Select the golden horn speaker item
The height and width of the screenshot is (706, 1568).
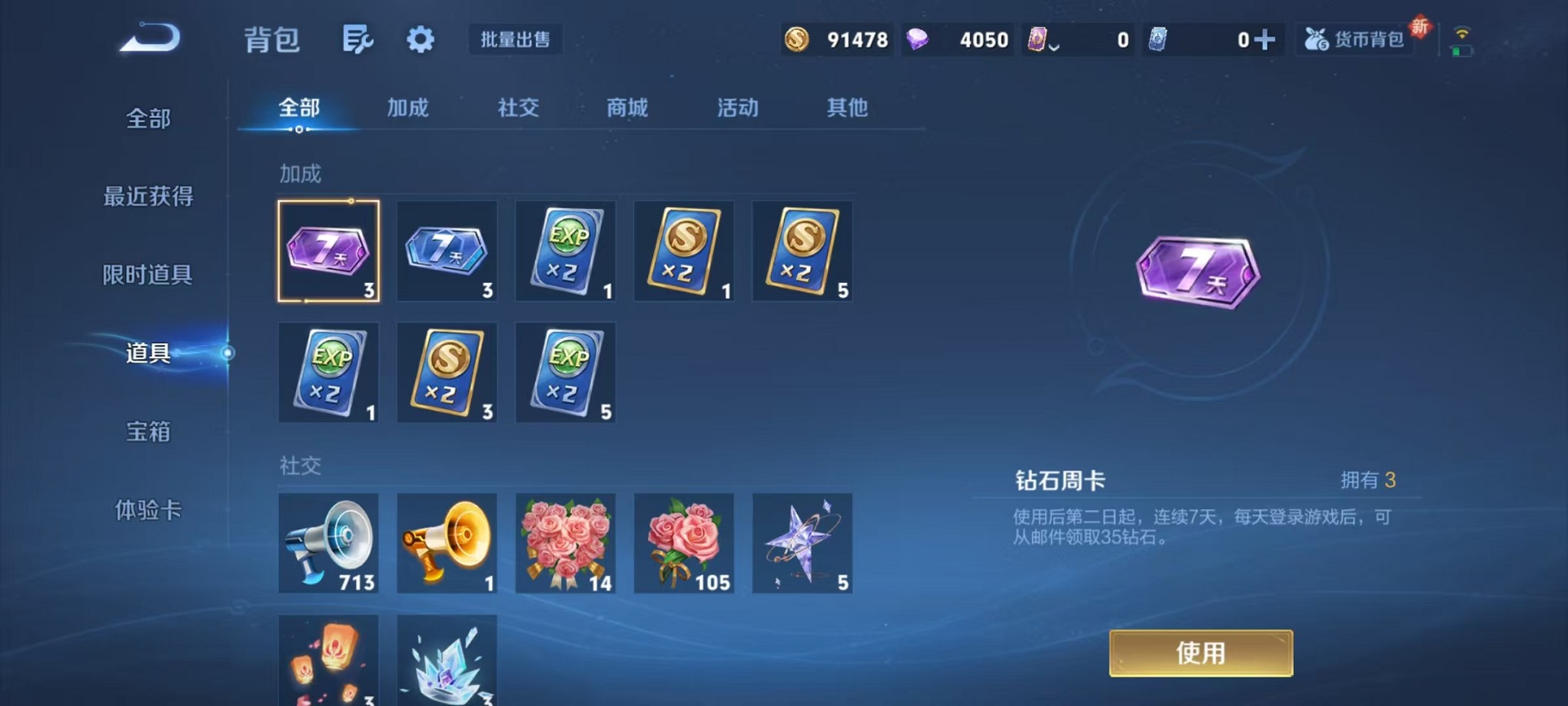click(x=447, y=544)
